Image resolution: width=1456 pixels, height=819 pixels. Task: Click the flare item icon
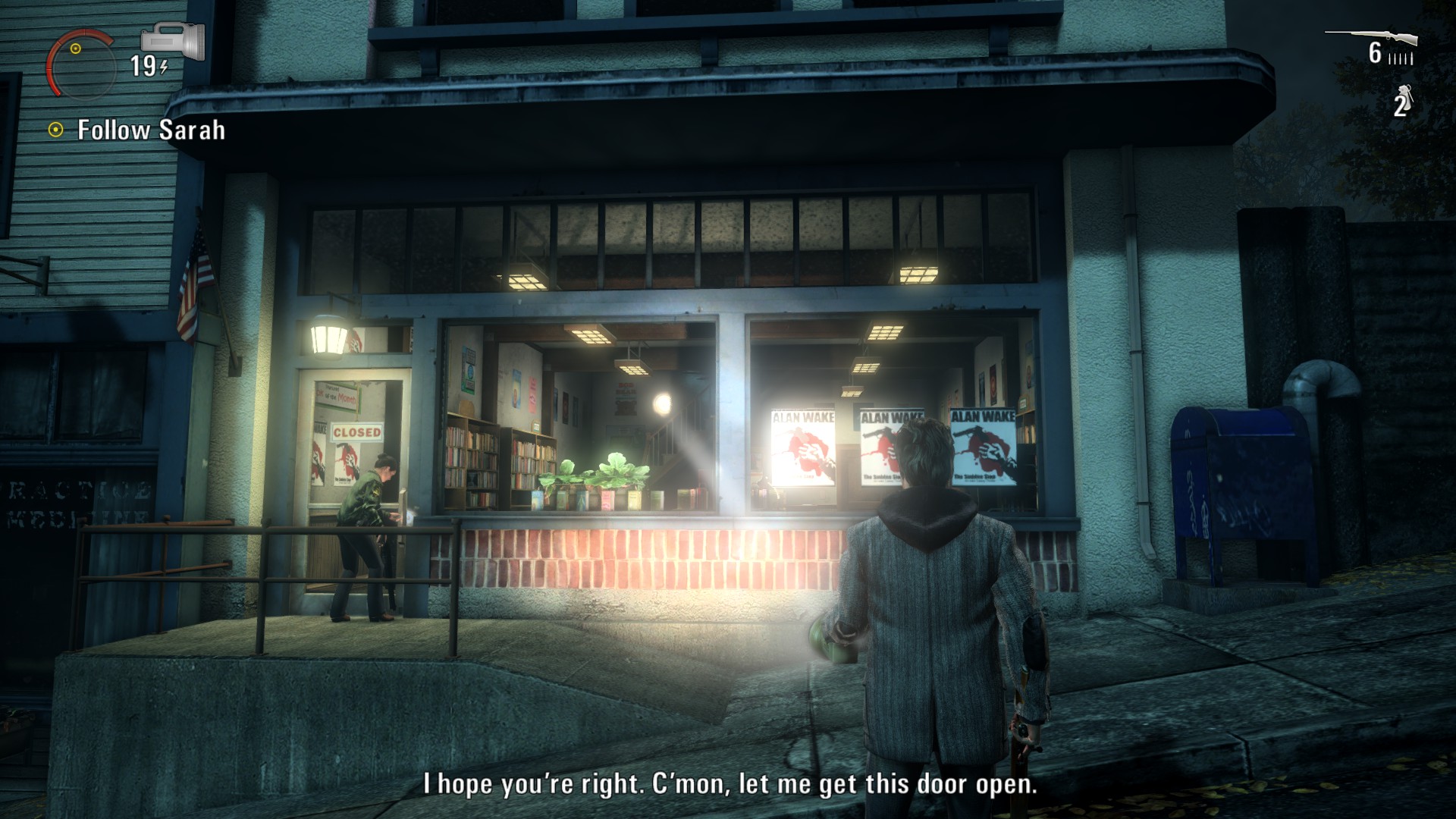pos(1405,95)
